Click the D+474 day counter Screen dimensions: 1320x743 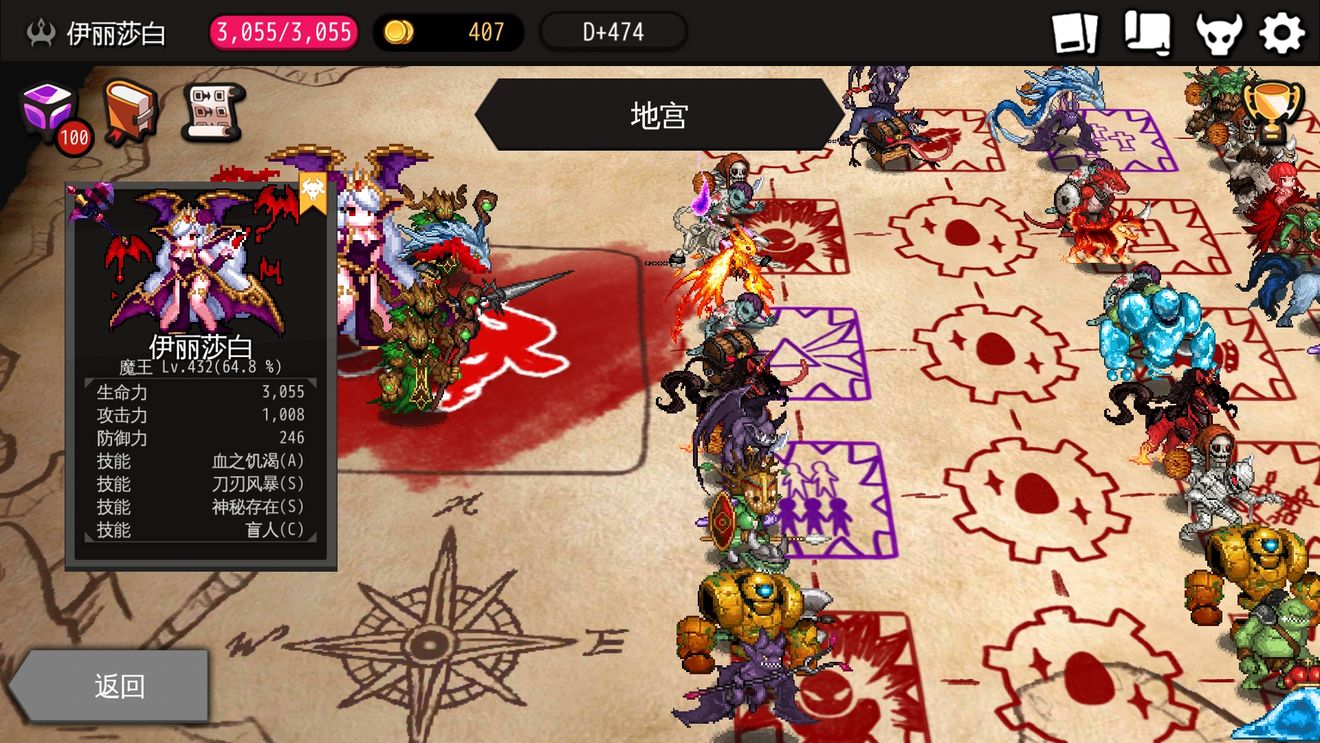[613, 31]
